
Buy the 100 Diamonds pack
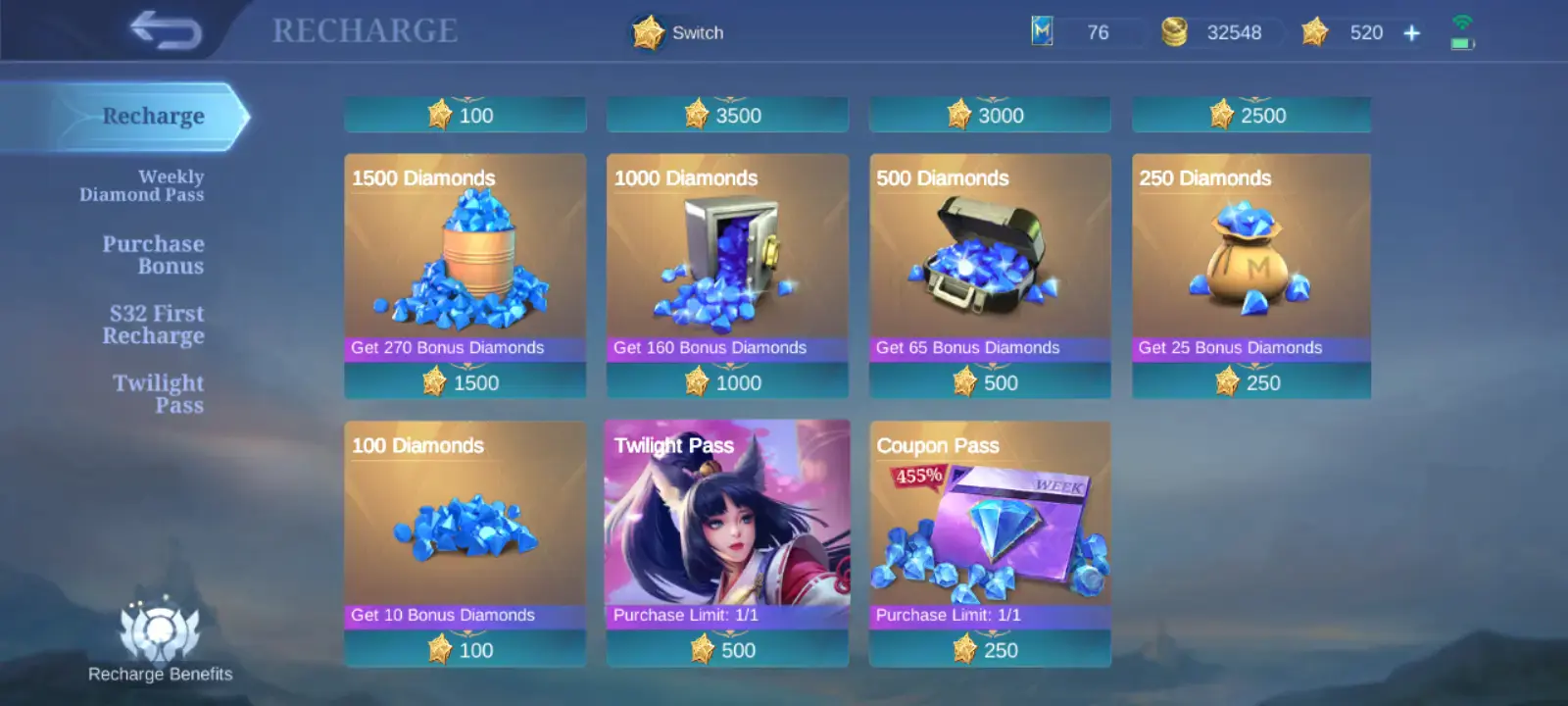465,544
